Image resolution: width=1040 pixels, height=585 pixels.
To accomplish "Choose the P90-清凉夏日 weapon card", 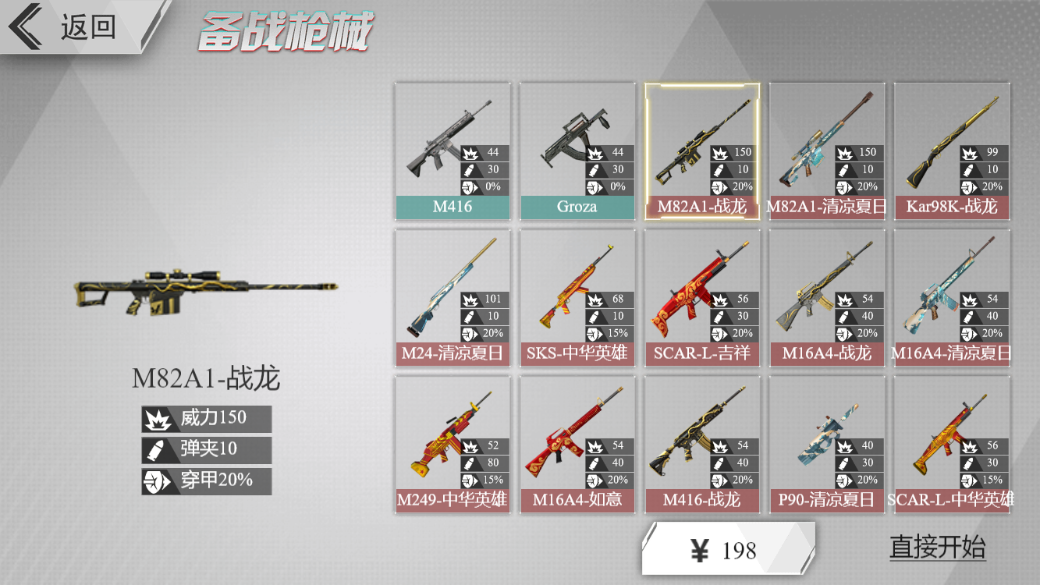I will coord(826,444).
